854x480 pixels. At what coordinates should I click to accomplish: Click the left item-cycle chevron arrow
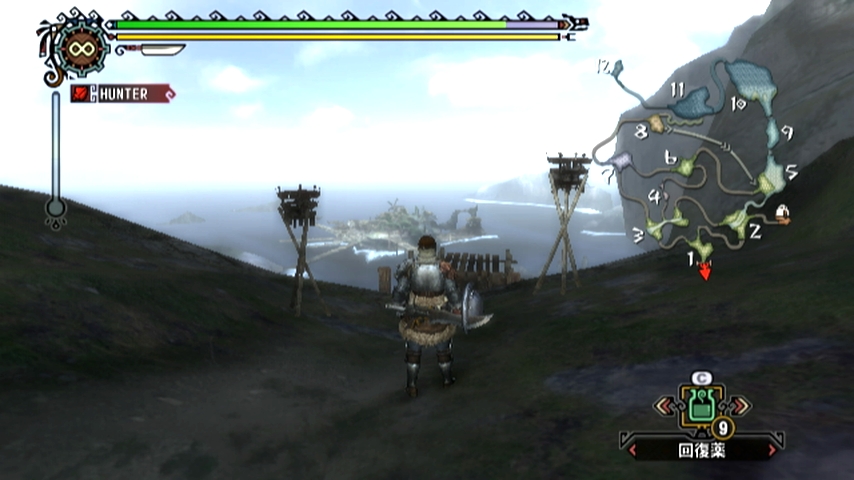(663, 406)
